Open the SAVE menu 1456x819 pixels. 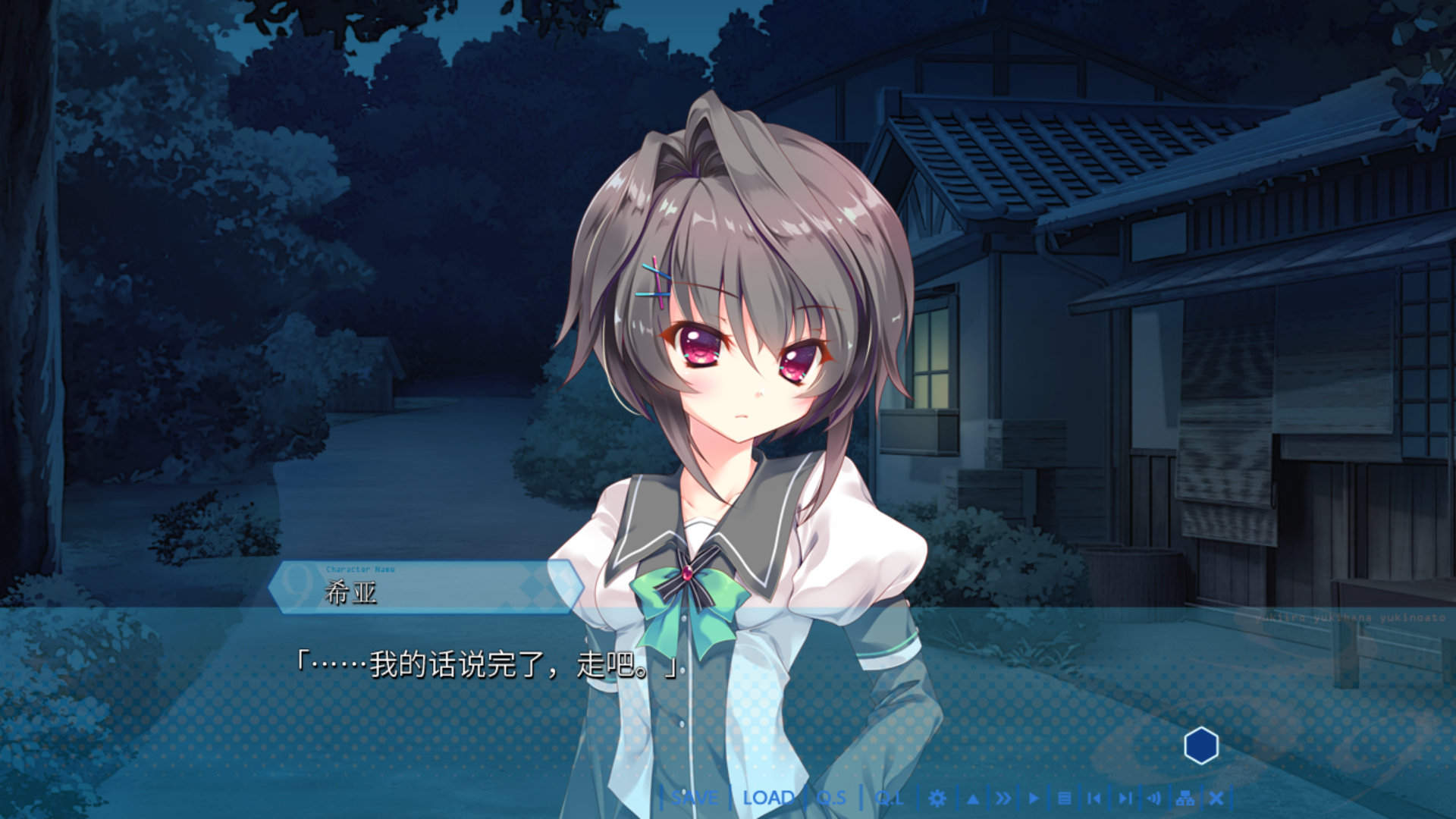tap(695, 798)
